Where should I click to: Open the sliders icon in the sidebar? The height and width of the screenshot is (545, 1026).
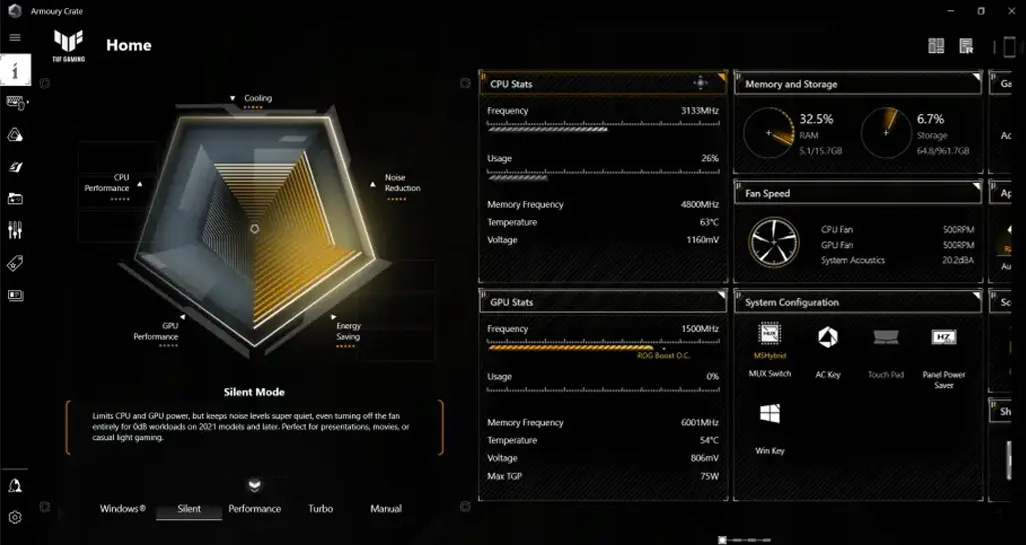point(15,231)
